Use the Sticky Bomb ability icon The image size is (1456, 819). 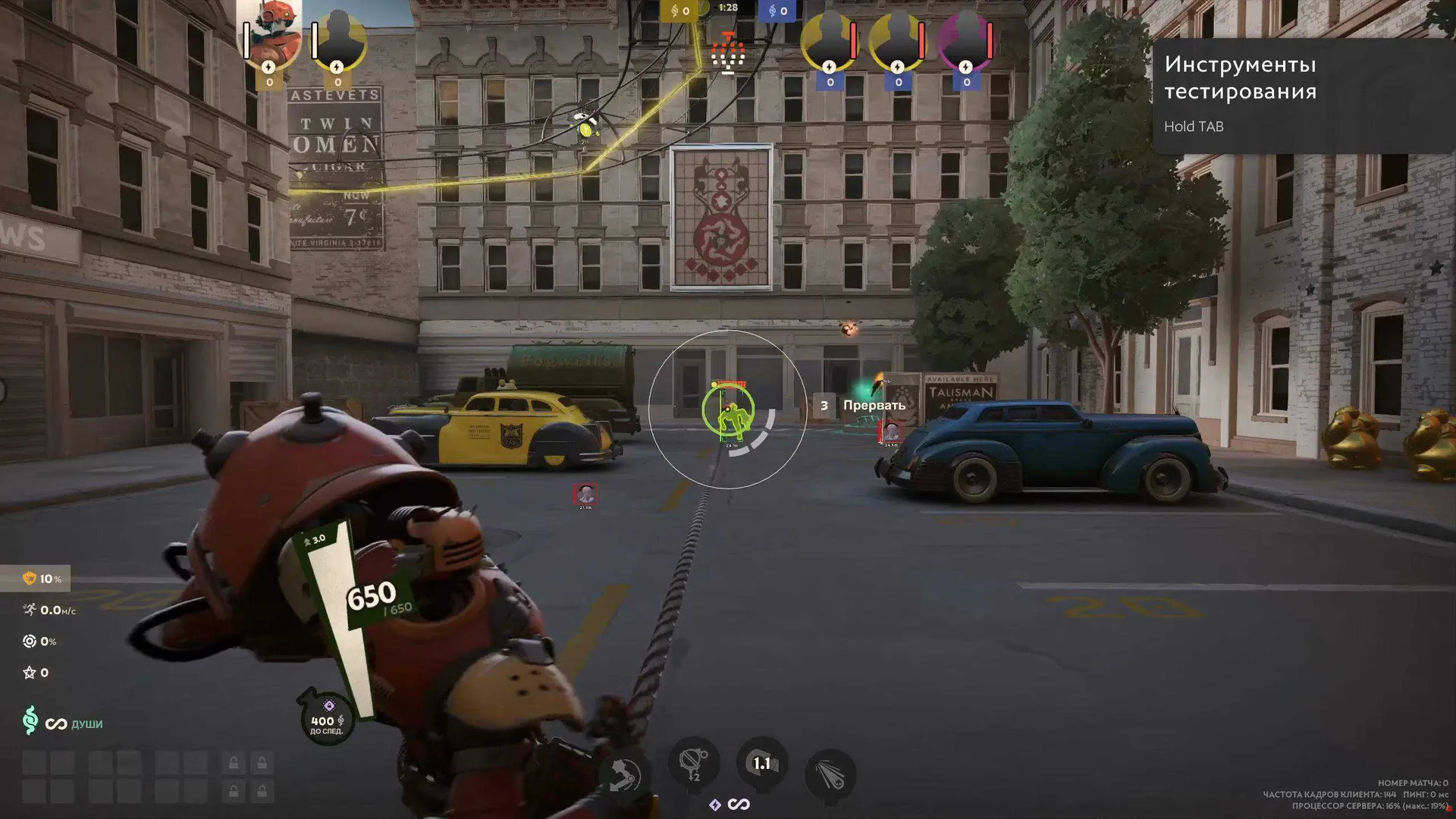693,761
